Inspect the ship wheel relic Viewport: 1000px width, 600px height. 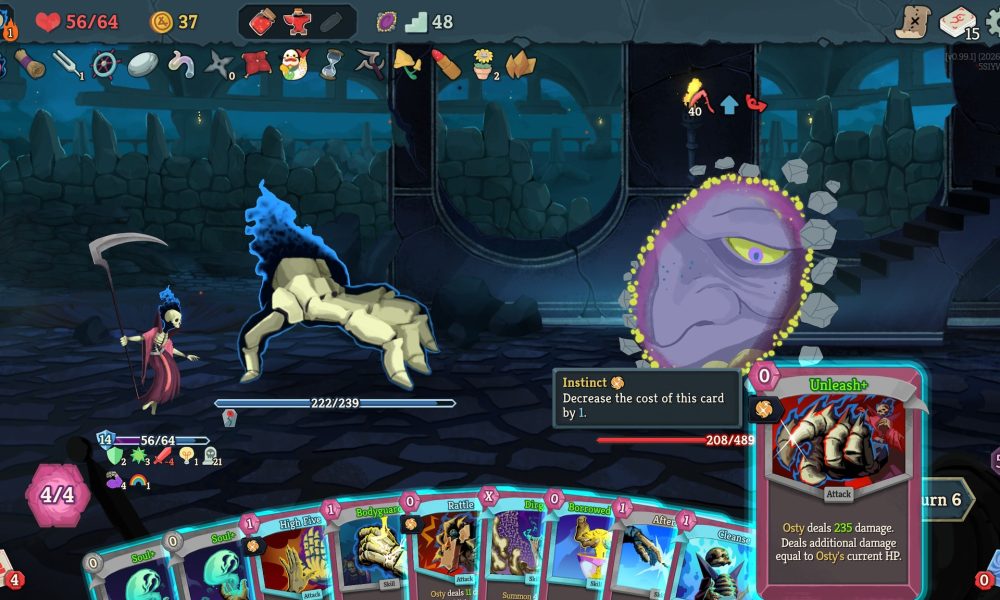point(105,65)
